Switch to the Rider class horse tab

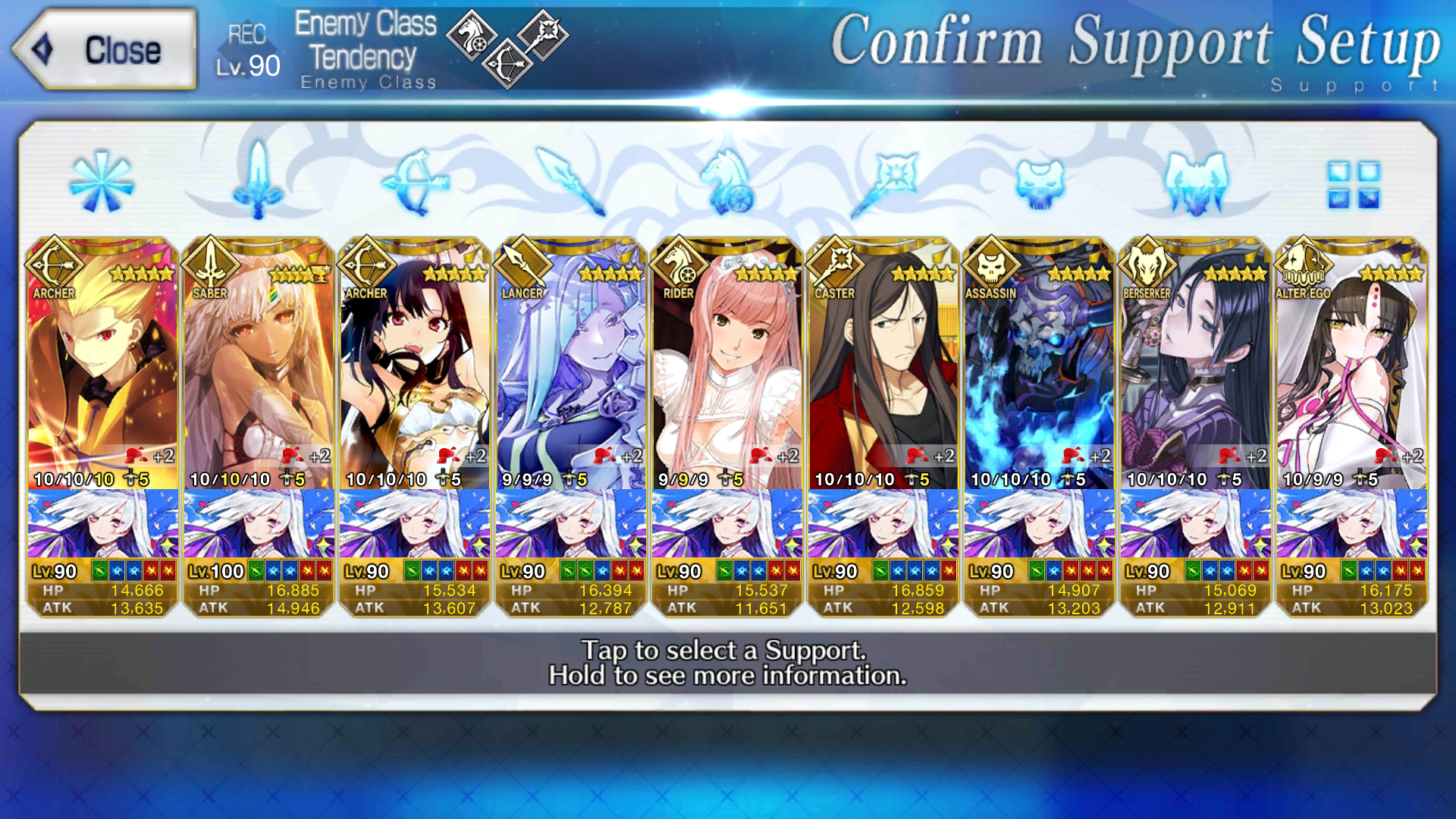tap(726, 182)
